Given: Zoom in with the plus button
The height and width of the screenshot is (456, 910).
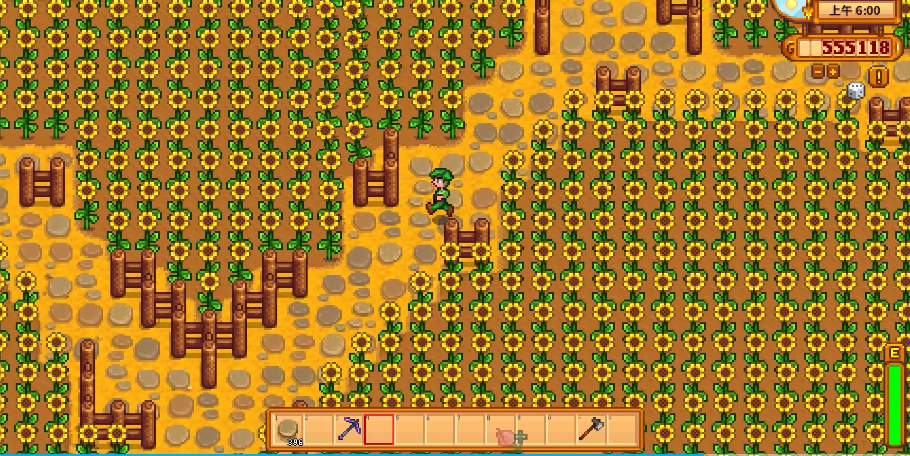Looking at the screenshot, I should coord(833,71).
